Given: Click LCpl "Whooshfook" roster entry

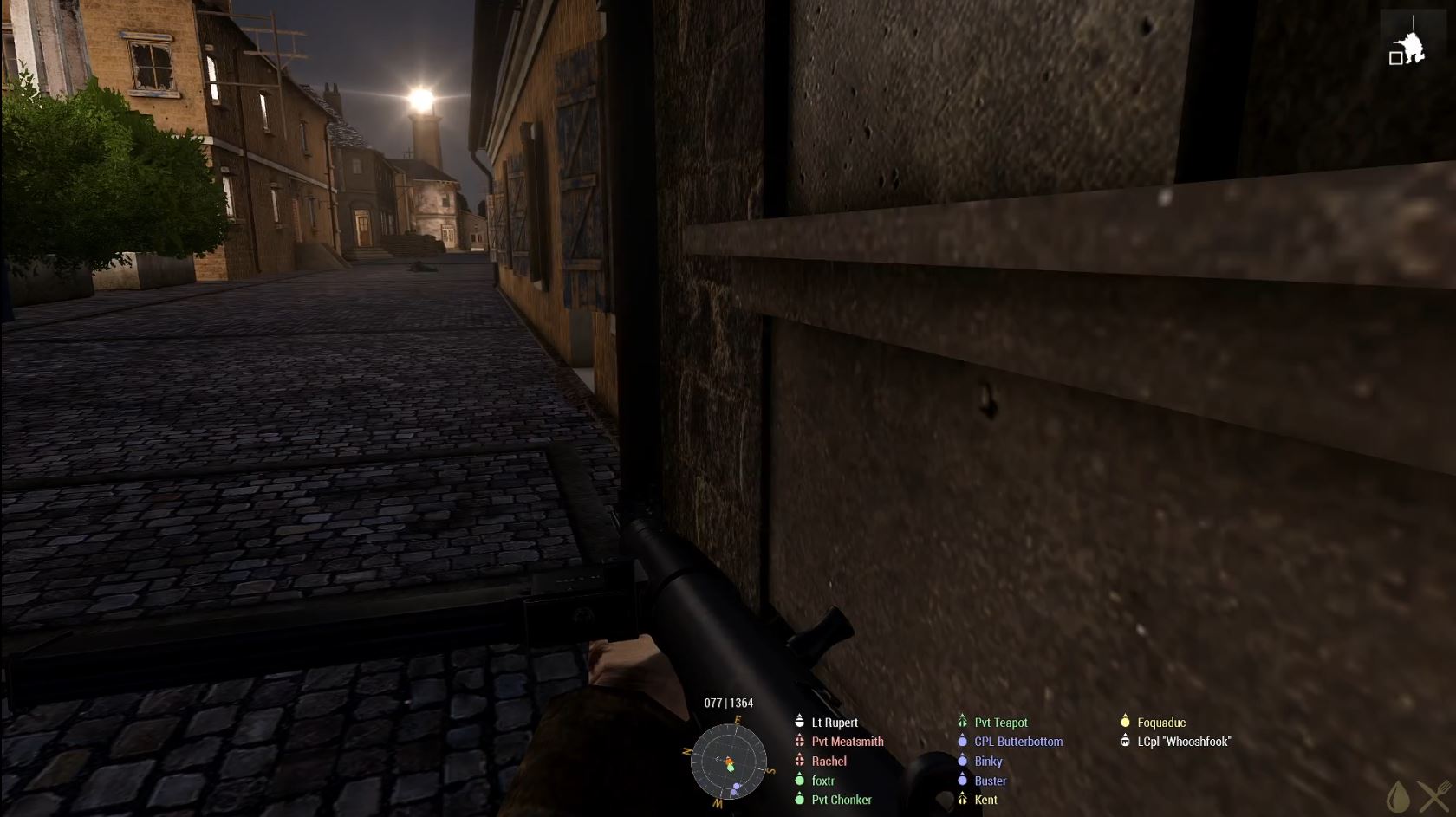Looking at the screenshot, I should pyautogui.click(x=1183, y=742).
